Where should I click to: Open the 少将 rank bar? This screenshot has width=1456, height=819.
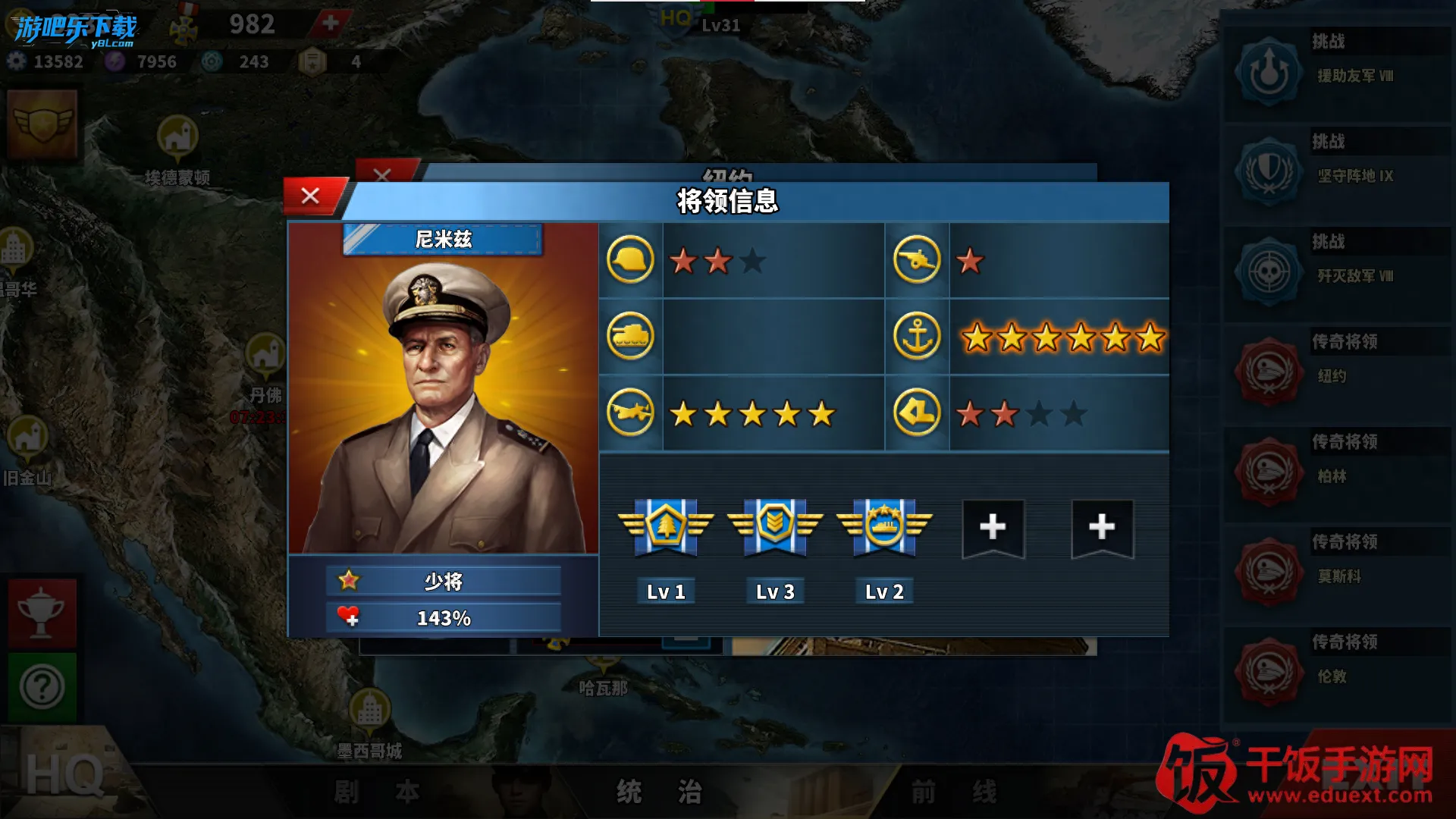point(444,582)
